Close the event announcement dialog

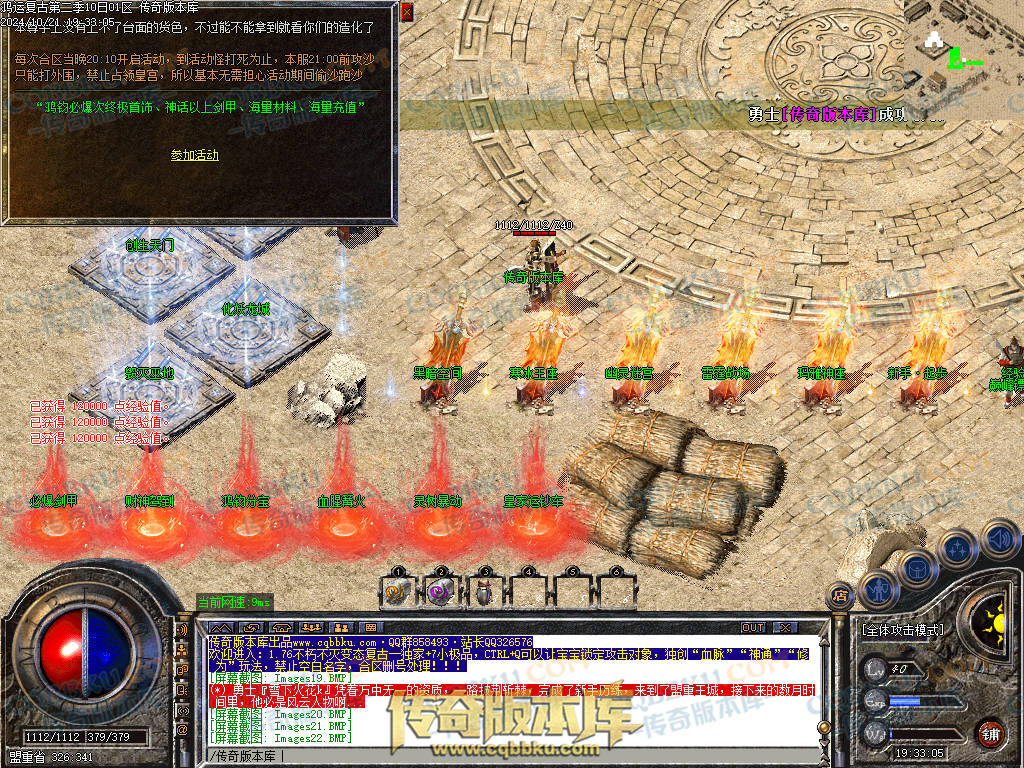406,12
